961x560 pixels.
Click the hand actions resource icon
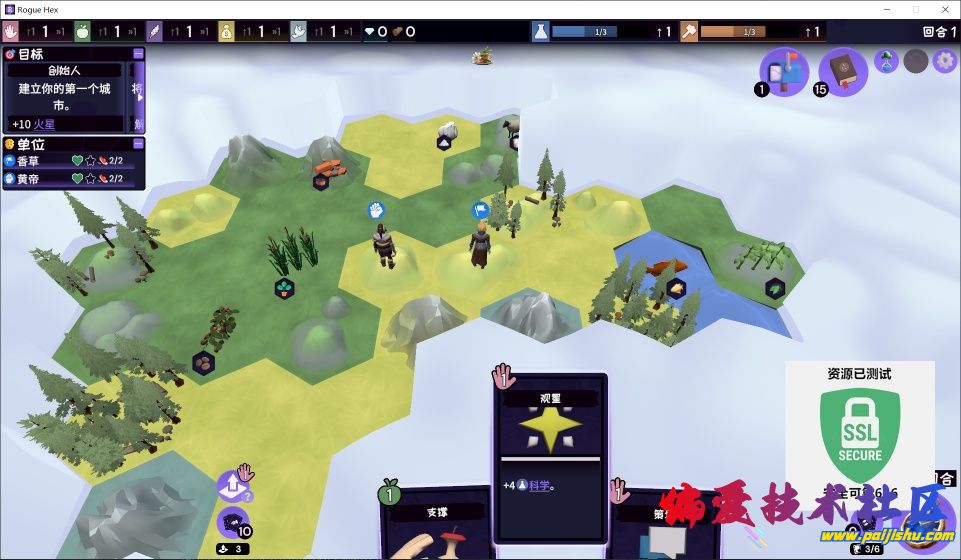[12, 32]
